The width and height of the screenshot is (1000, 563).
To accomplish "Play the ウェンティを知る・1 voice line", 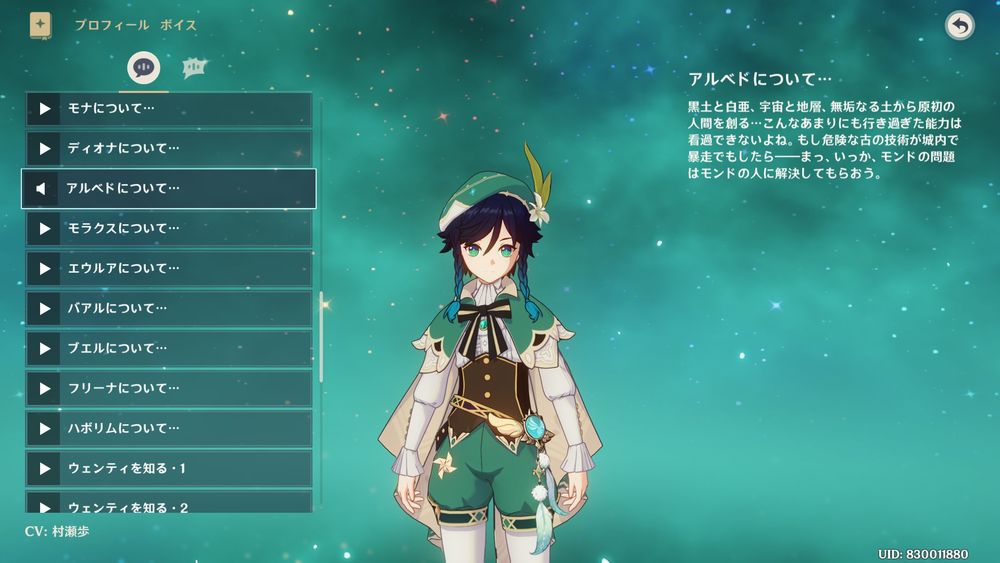I will (168, 469).
